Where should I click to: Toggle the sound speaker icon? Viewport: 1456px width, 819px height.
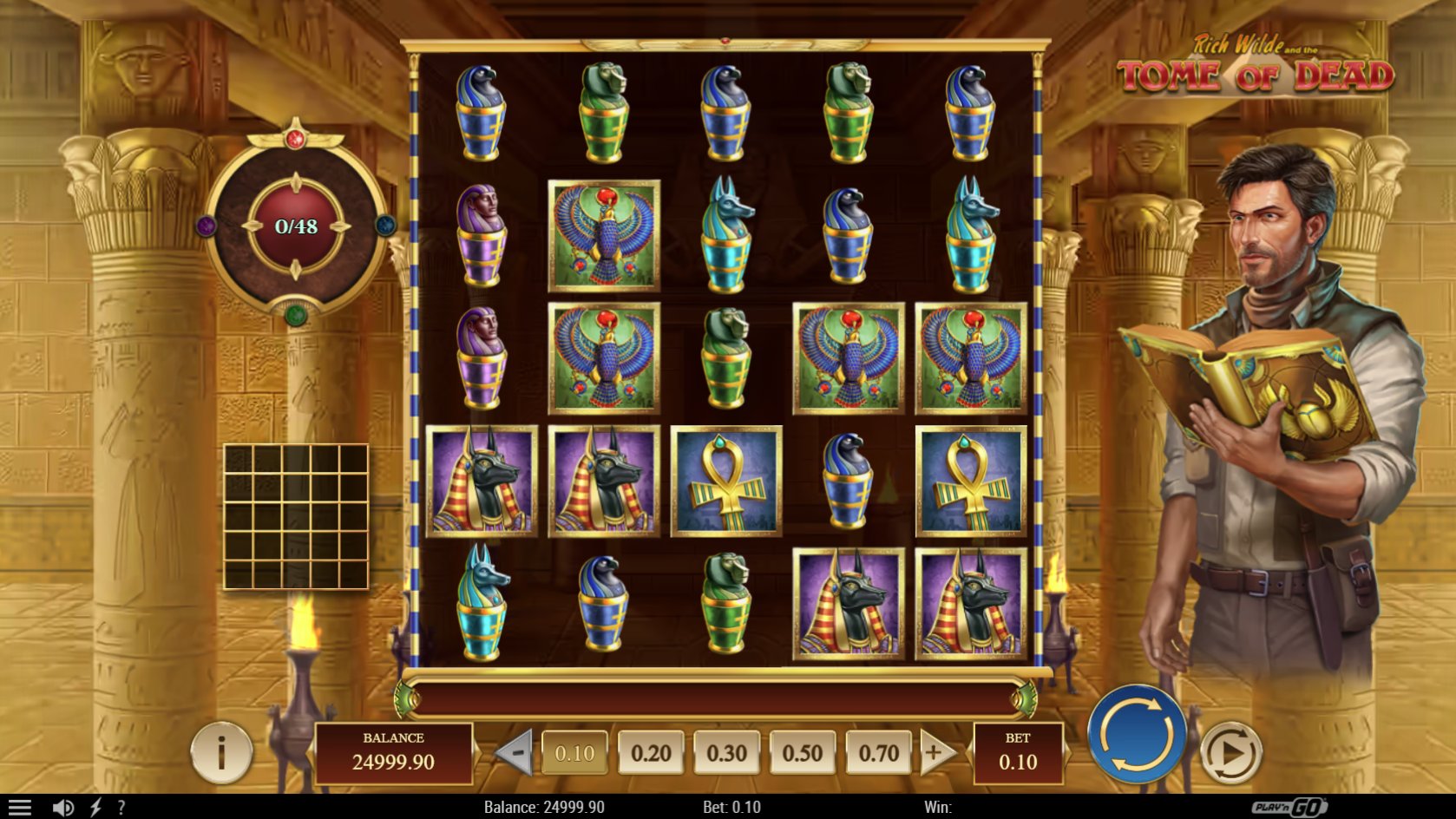coord(62,808)
